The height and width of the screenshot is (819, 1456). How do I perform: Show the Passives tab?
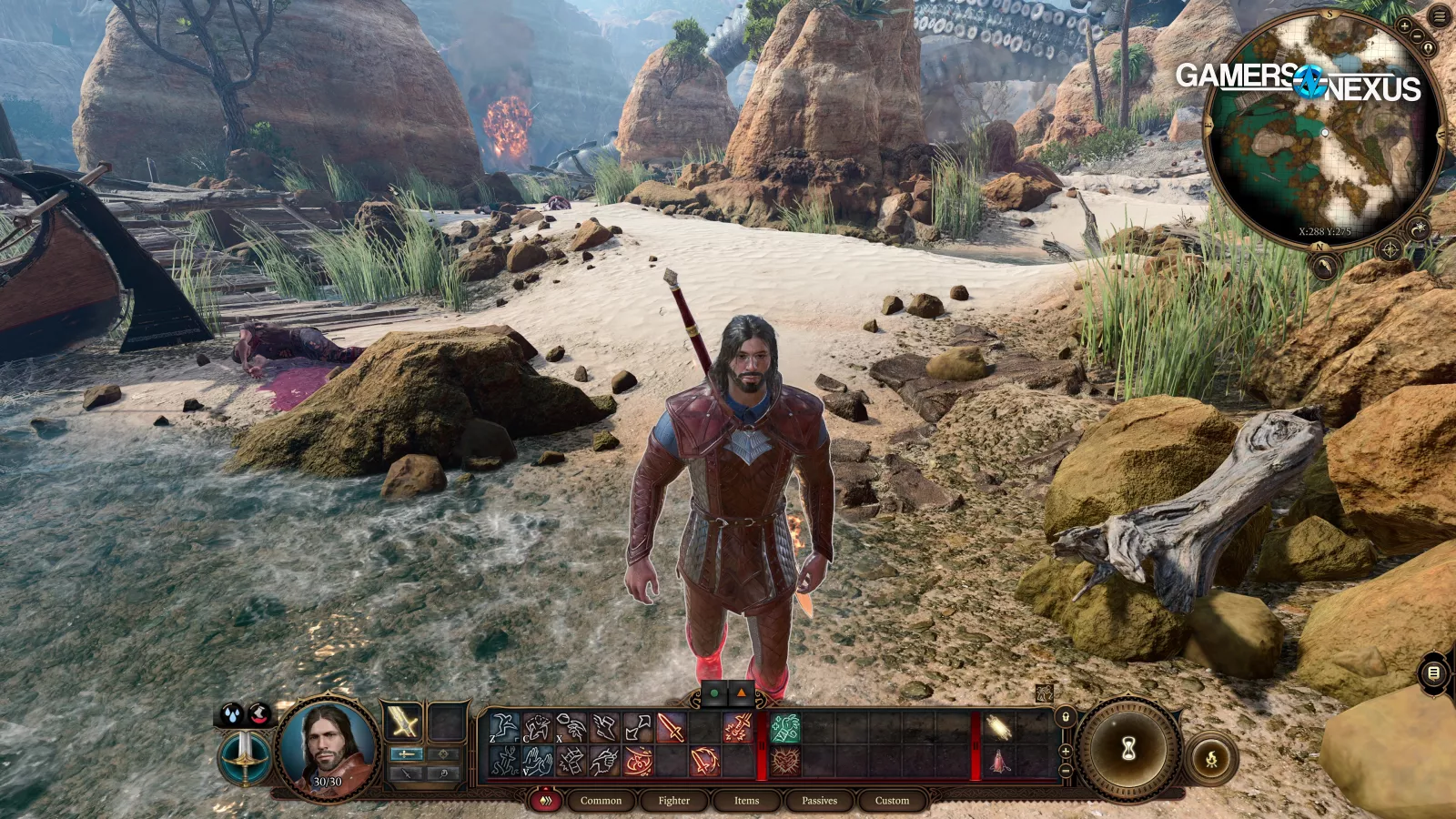[819, 801]
